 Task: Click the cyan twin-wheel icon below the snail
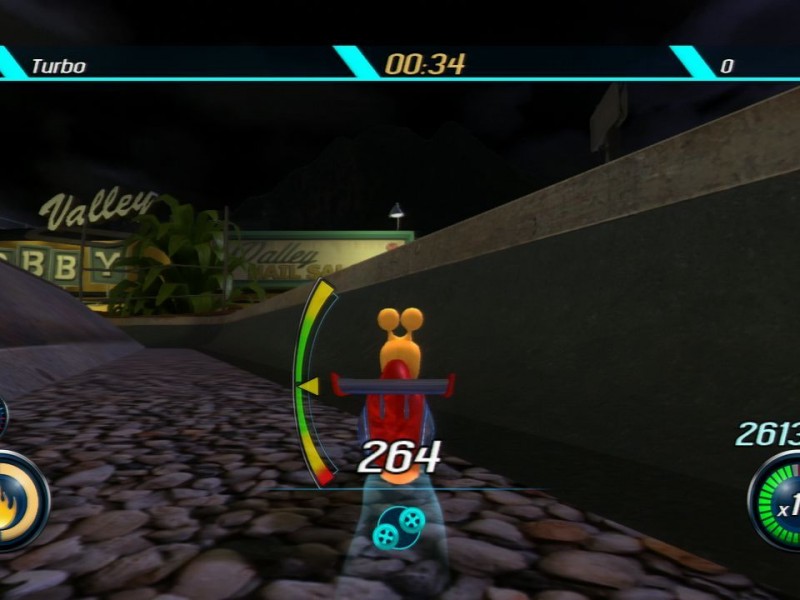point(397,525)
